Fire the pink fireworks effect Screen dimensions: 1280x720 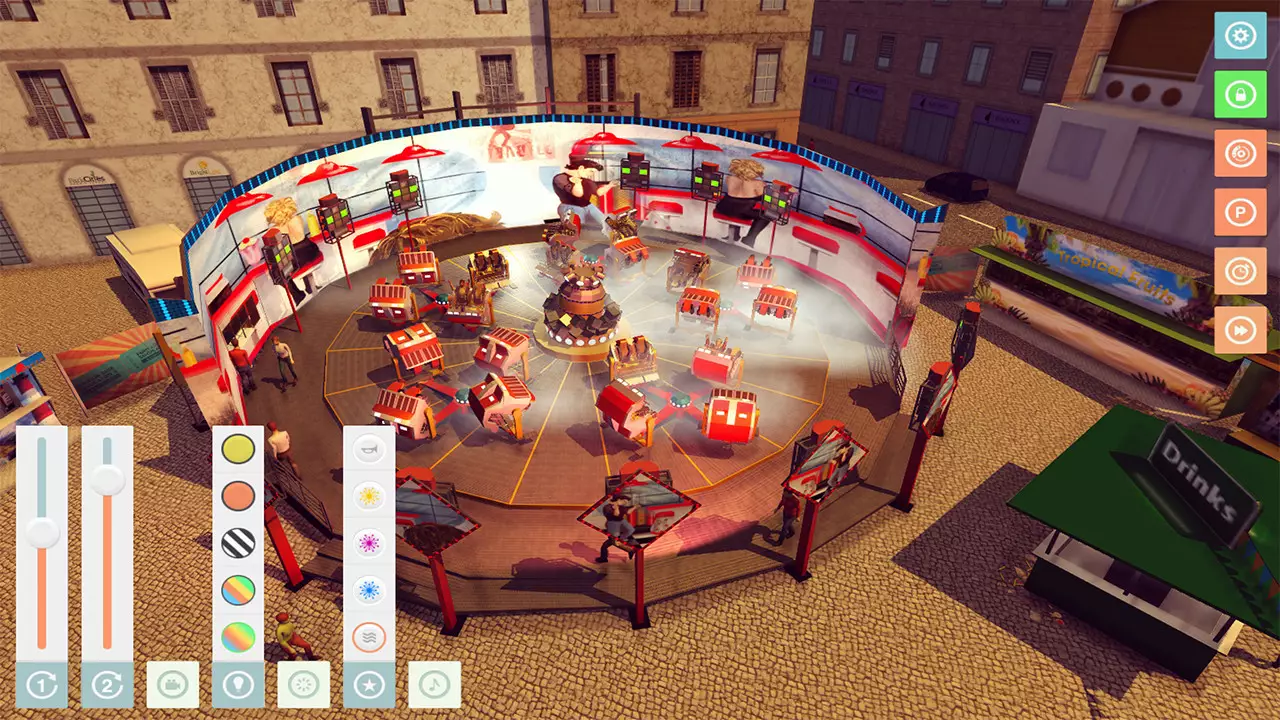click(369, 542)
